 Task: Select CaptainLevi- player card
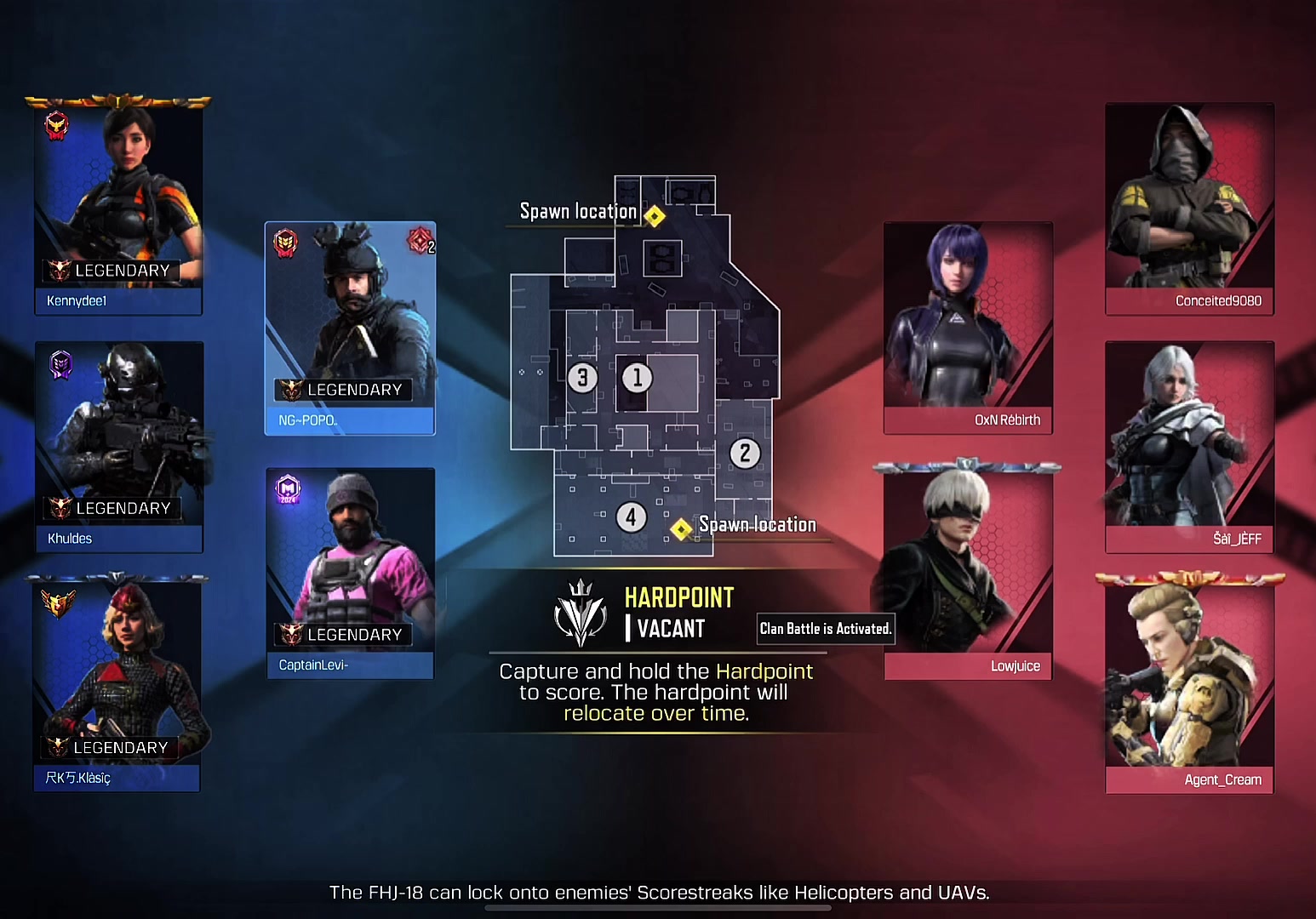pyautogui.click(x=350, y=573)
